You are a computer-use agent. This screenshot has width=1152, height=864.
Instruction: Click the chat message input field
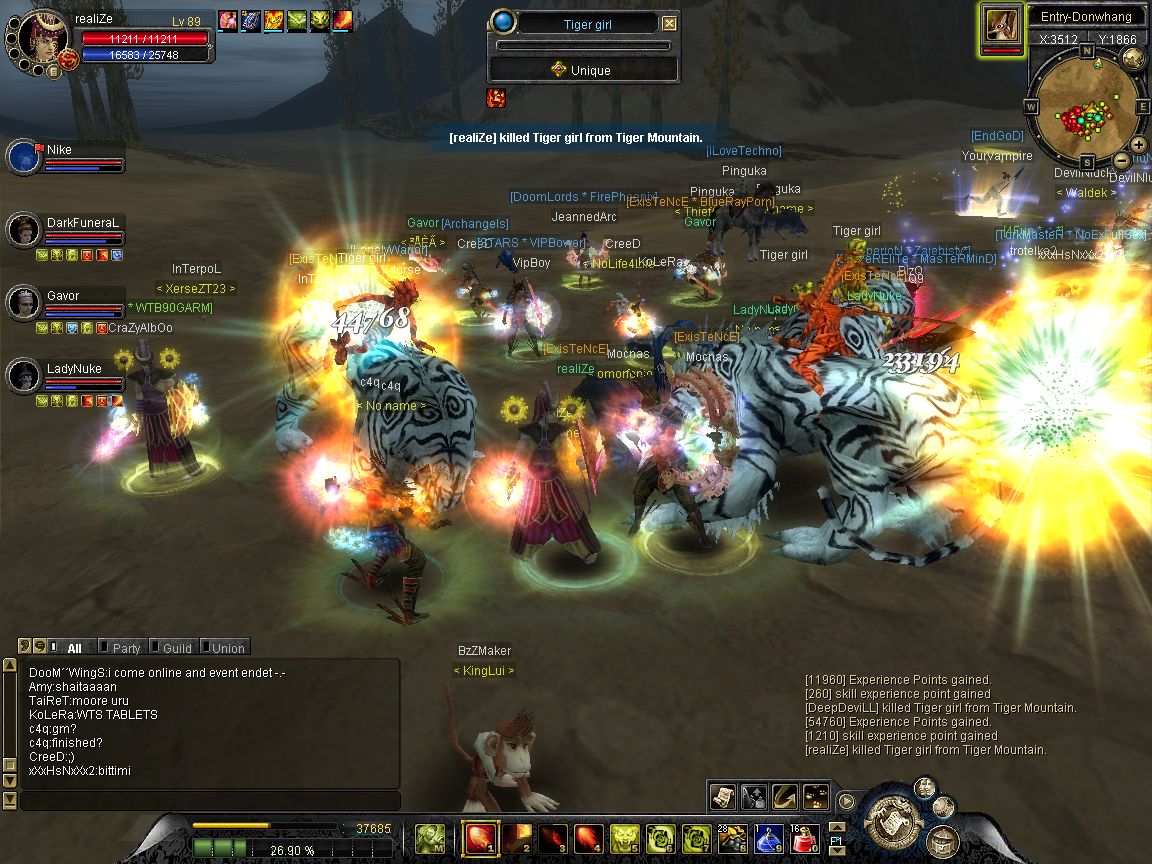click(x=210, y=801)
